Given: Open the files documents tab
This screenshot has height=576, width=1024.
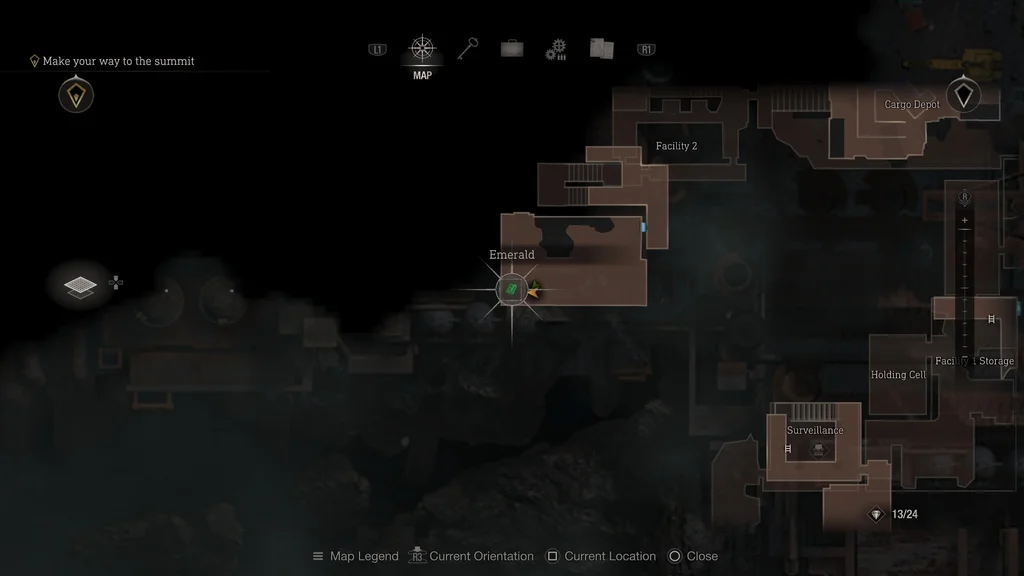Looking at the screenshot, I should pyautogui.click(x=601, y=49).
